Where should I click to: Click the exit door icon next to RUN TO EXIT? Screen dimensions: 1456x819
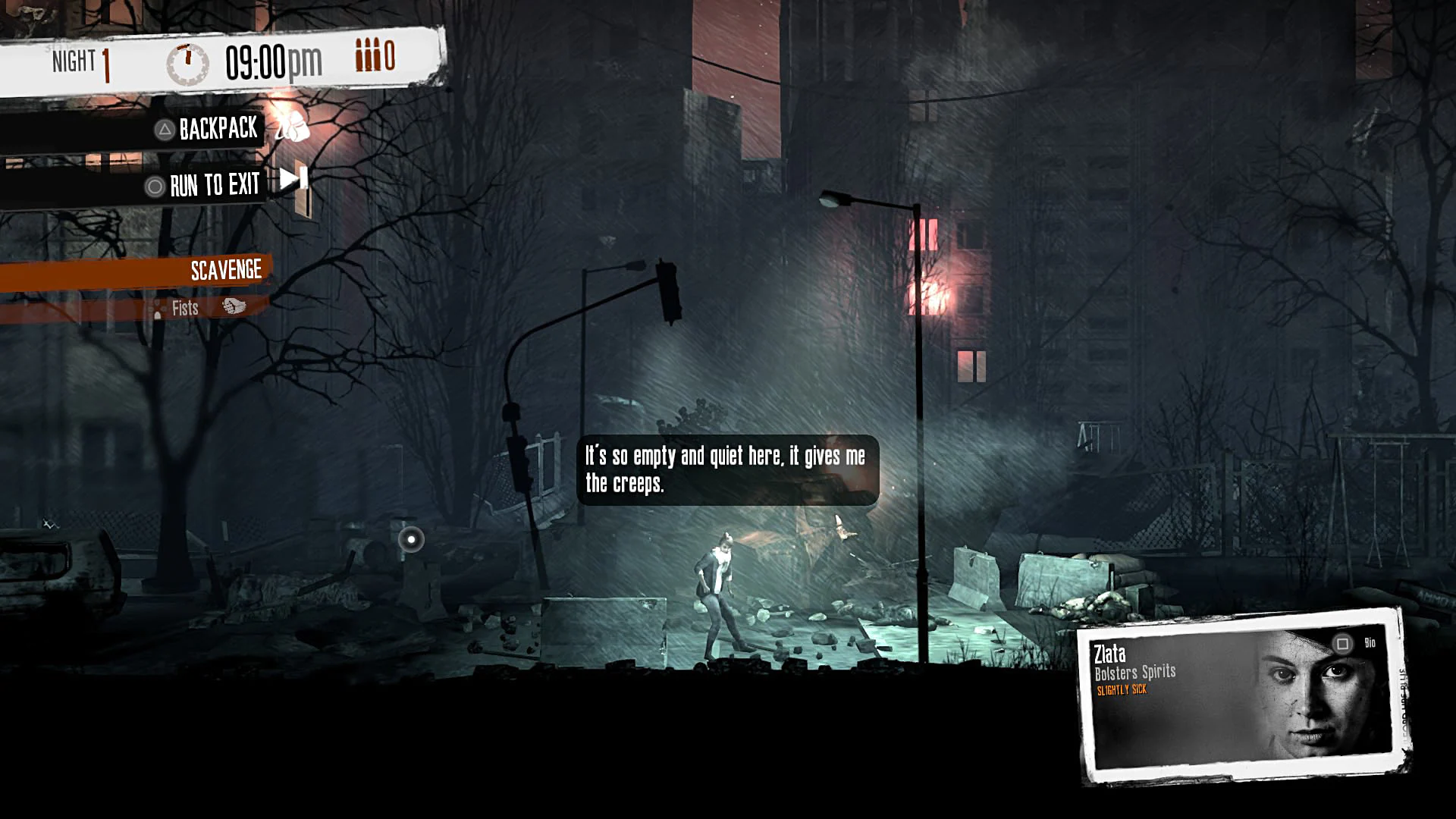tap(296, 180)
